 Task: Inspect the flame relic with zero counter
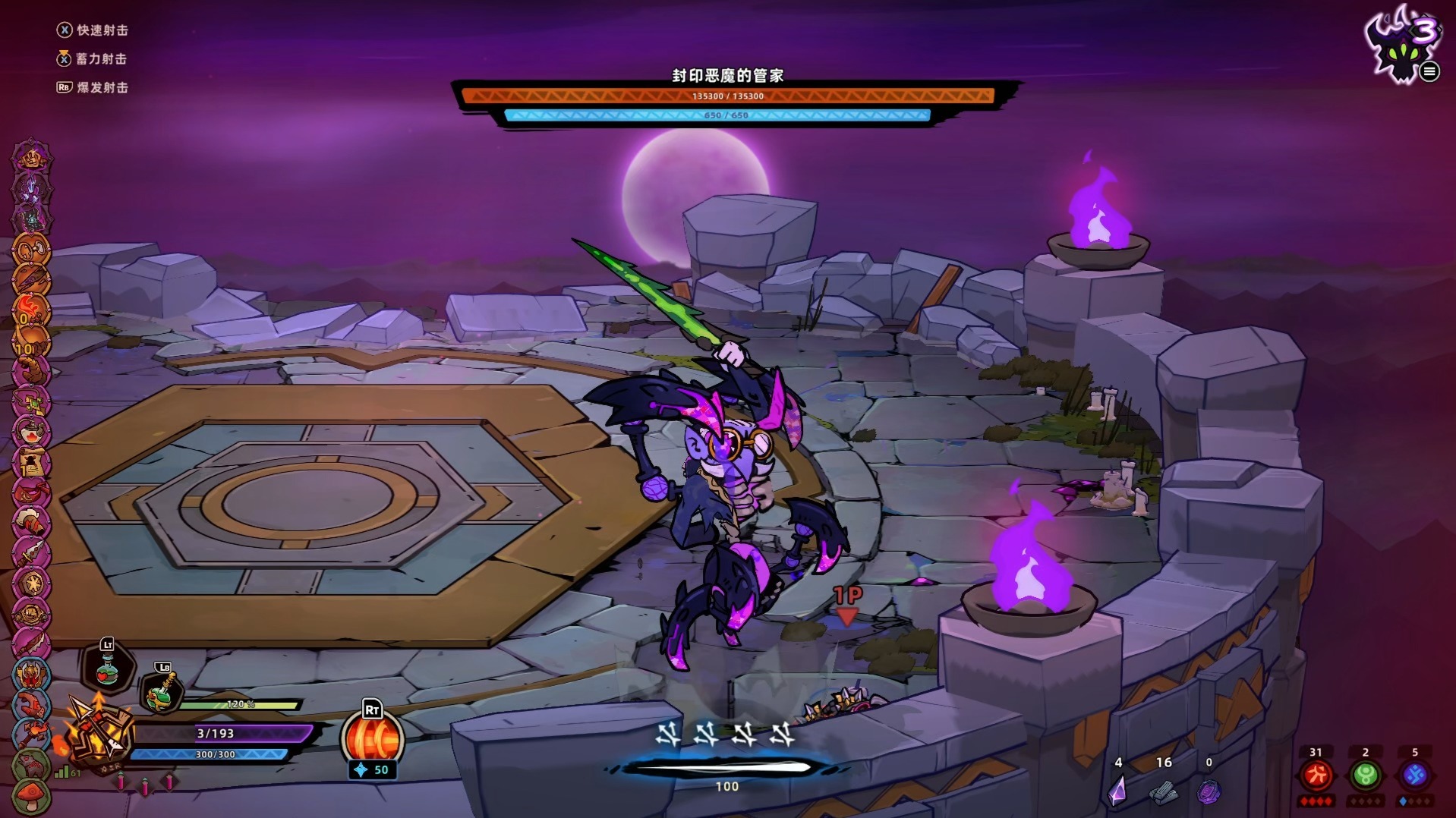pyautogui.click(x=31, y=310)
